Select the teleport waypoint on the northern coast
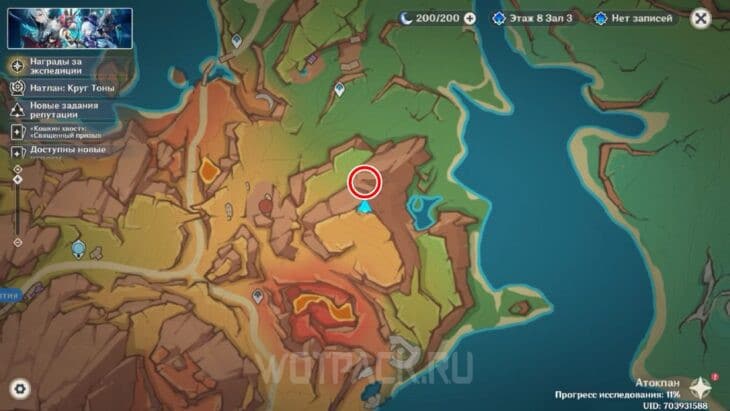The width and height of the screenshot is (730, 411). 236,41
